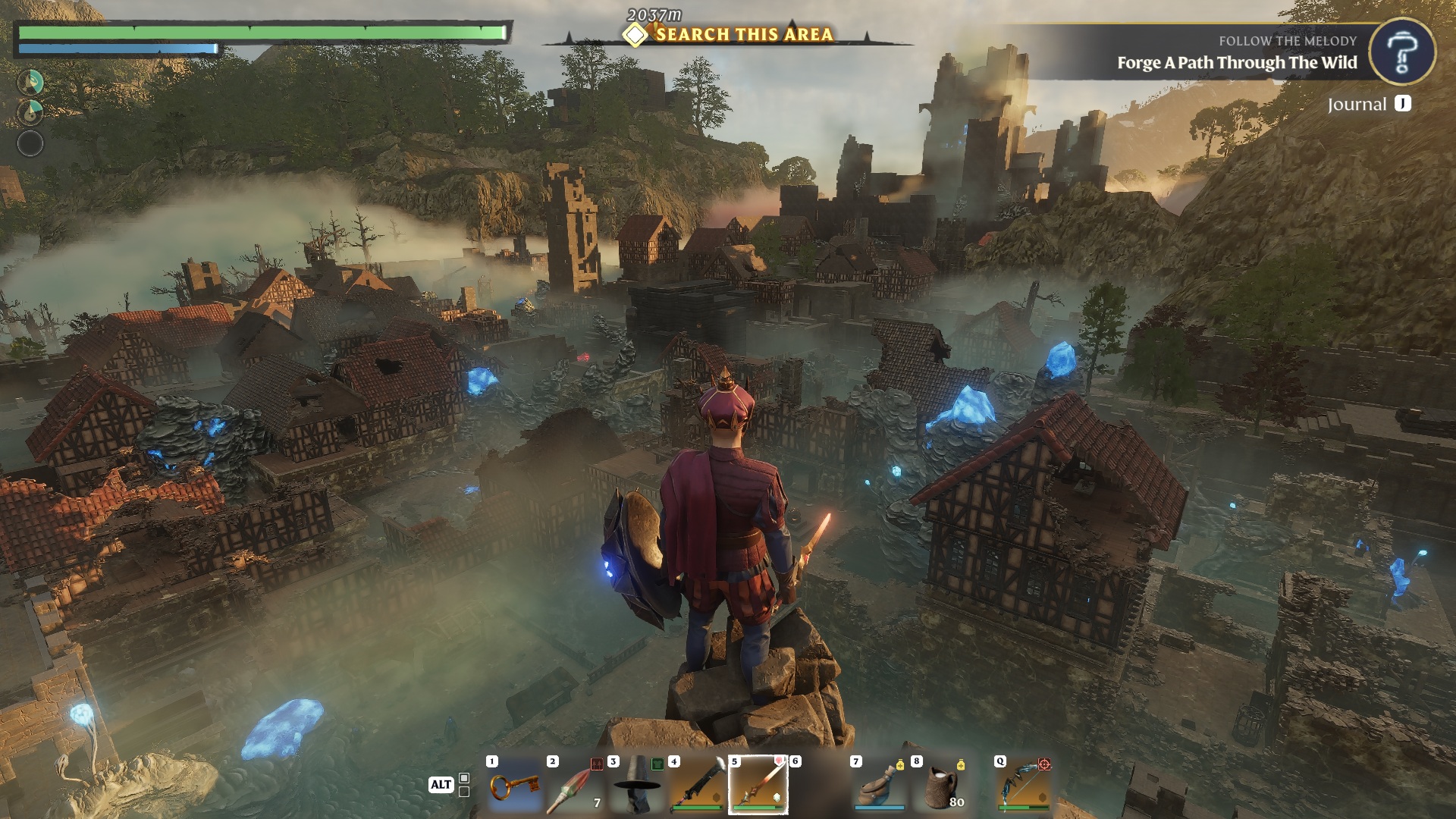Click the Forge A Path Through The Wild quest
The image size is (1456, 819).
point(1236,63)
